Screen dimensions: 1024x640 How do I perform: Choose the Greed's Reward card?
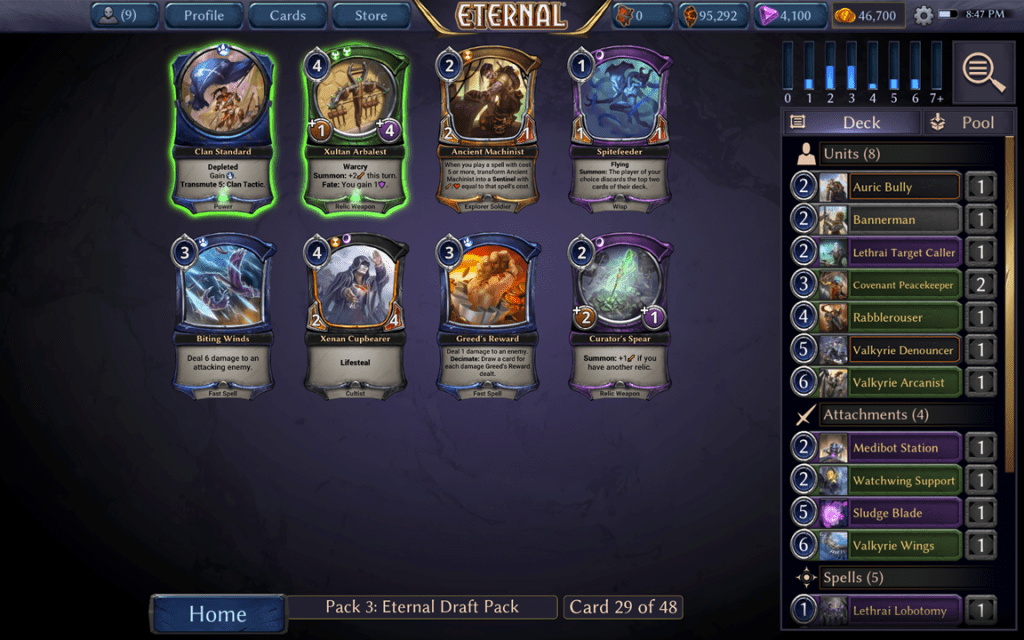click(488, 317)
